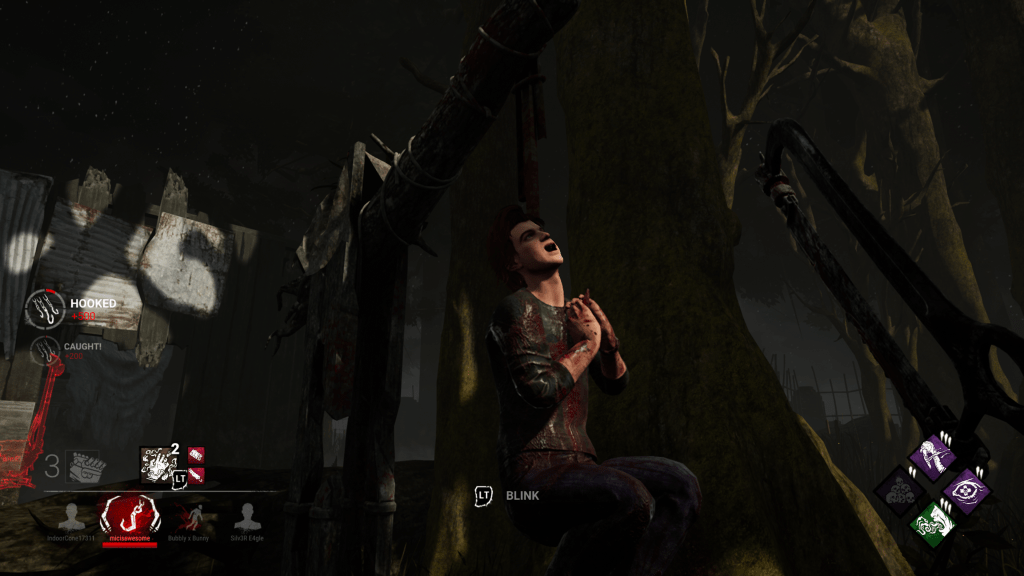The image size is (1024, 576).
Task: Click the Caught! score event icon
Action: point(45,349)
